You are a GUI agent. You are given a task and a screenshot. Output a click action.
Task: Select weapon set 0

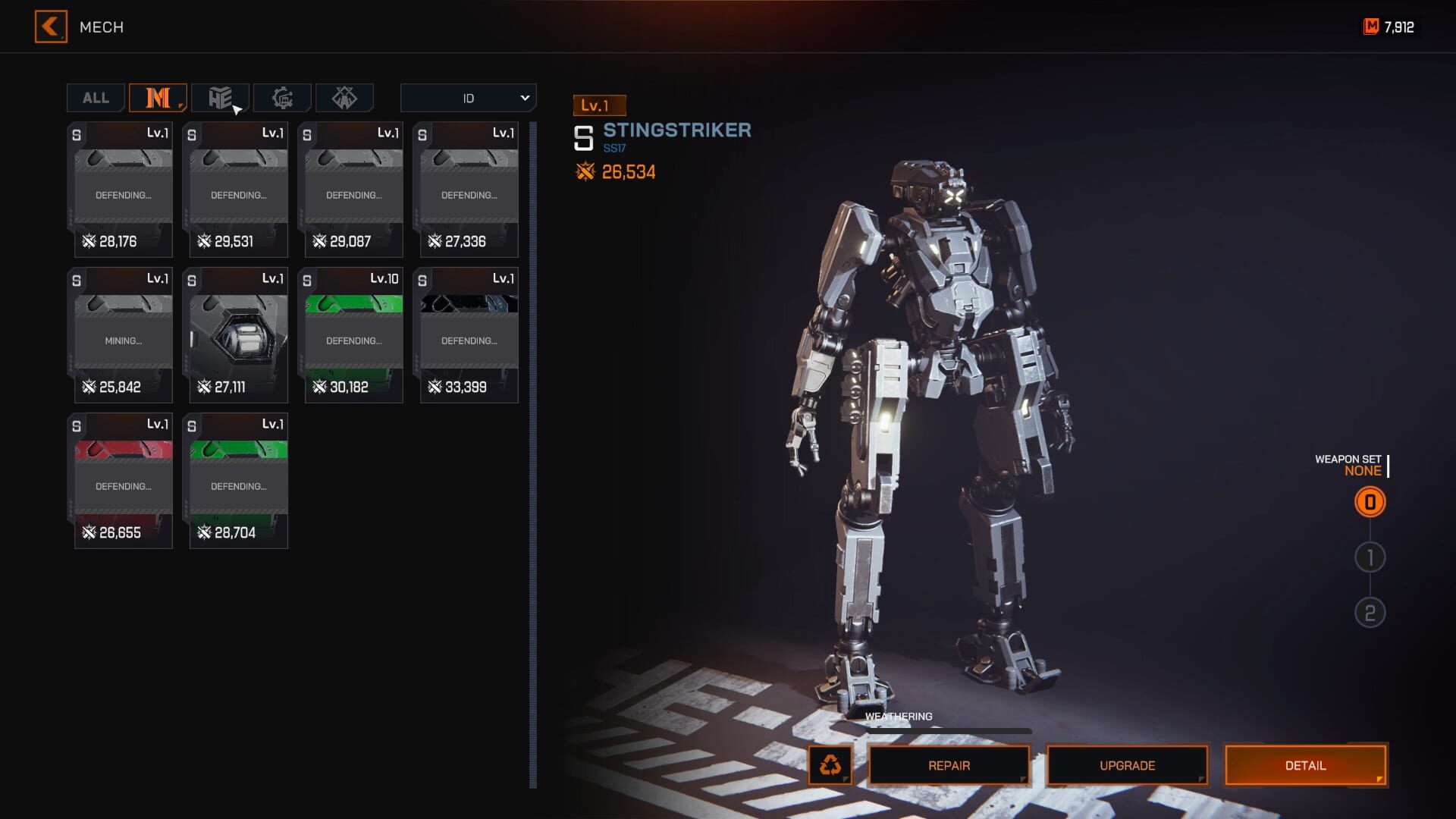[1370, 502]
